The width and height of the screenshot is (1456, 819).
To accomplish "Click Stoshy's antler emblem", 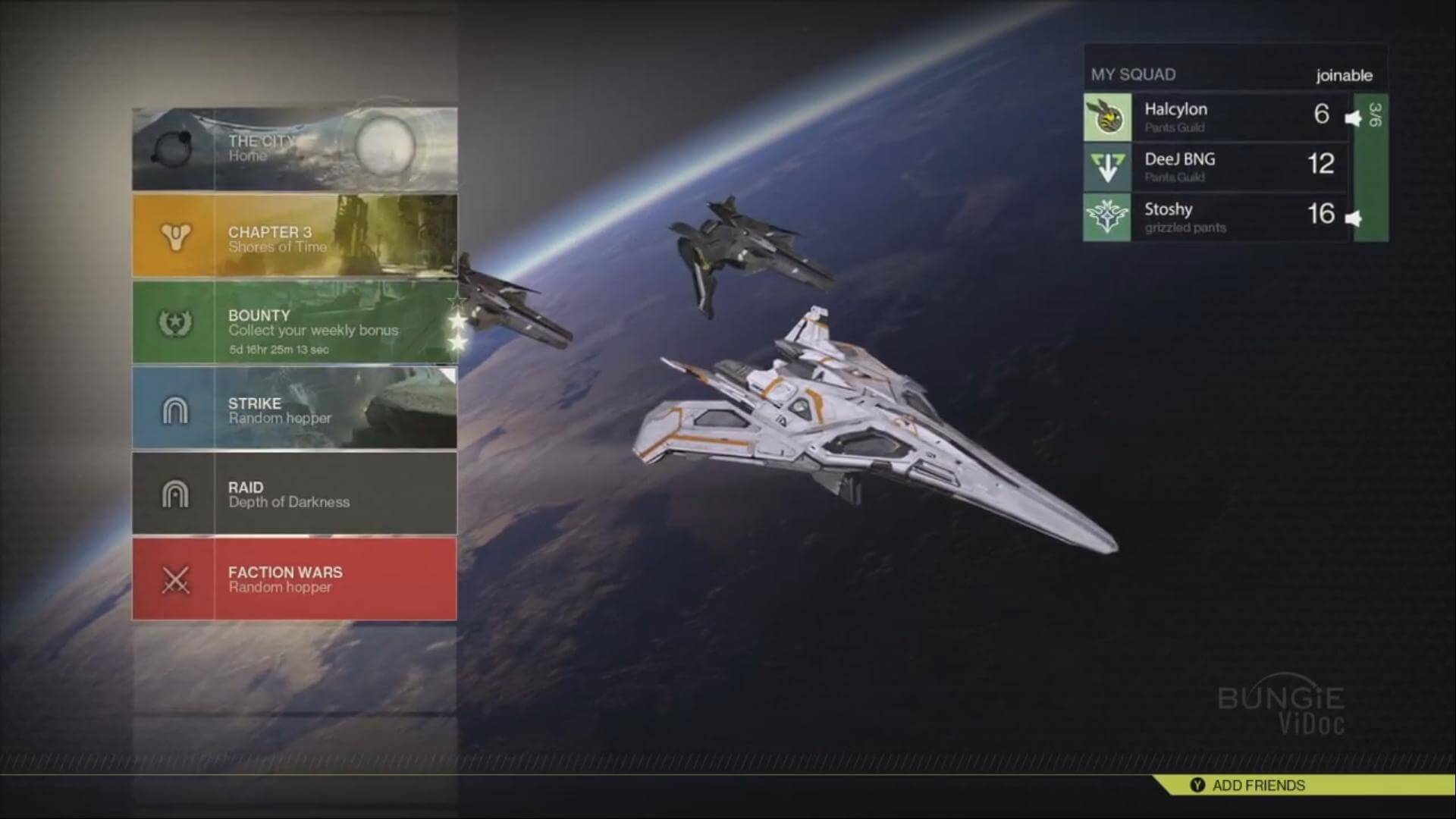I will (1106, 218).
